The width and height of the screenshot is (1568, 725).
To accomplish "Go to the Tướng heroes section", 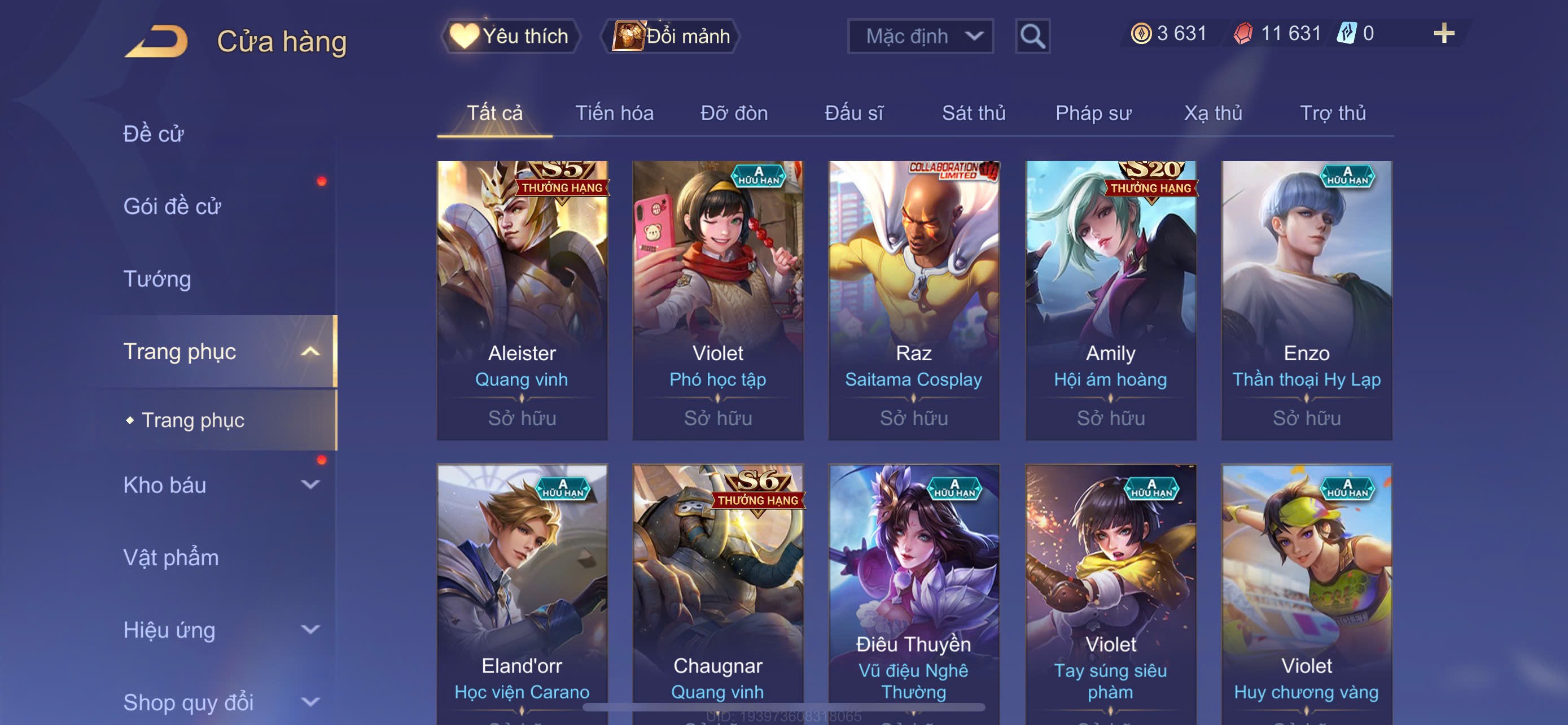I will coord(157,279).
